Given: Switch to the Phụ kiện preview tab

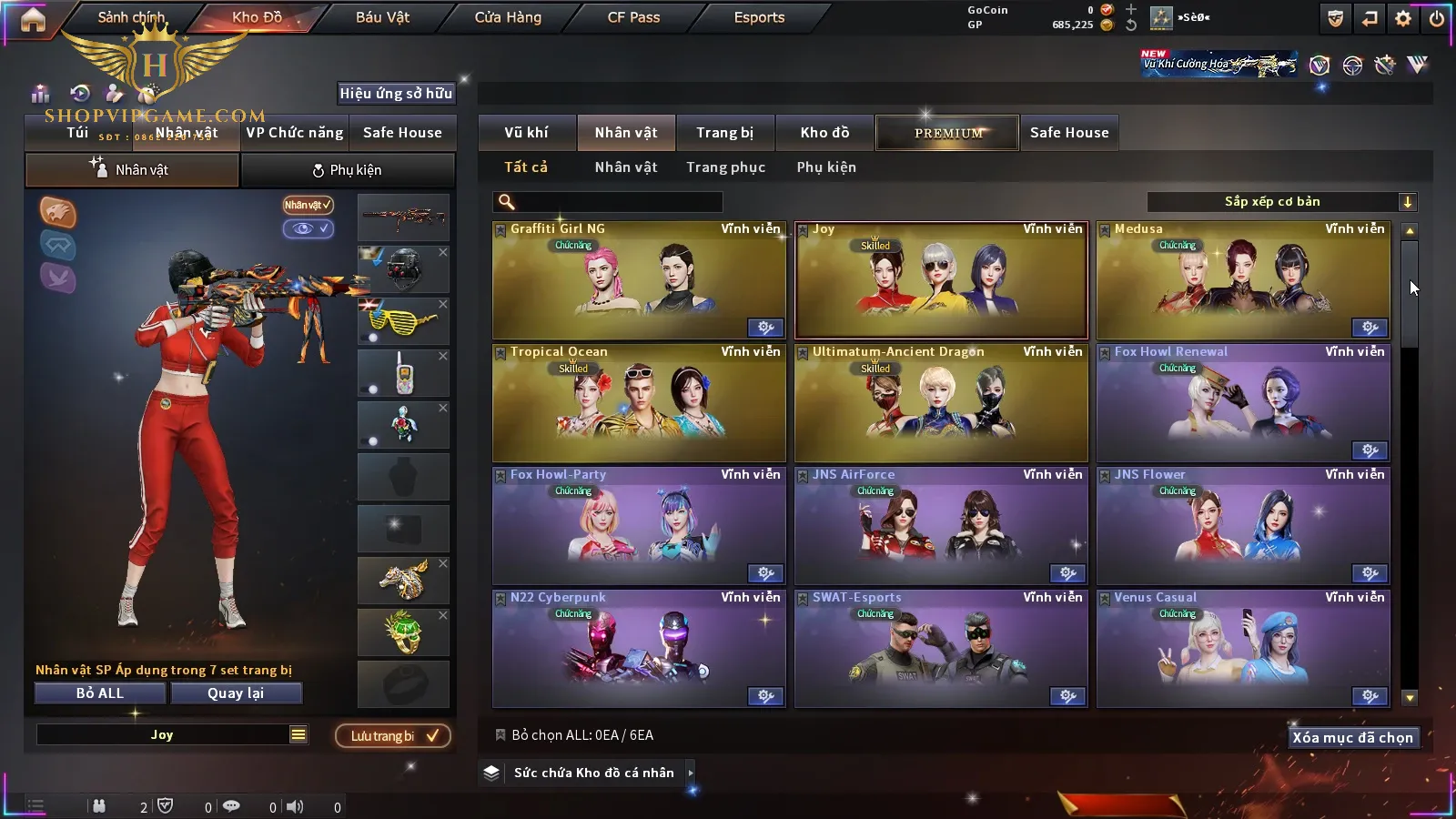Looking at the screenshot, I should click(x=347, y=170).
